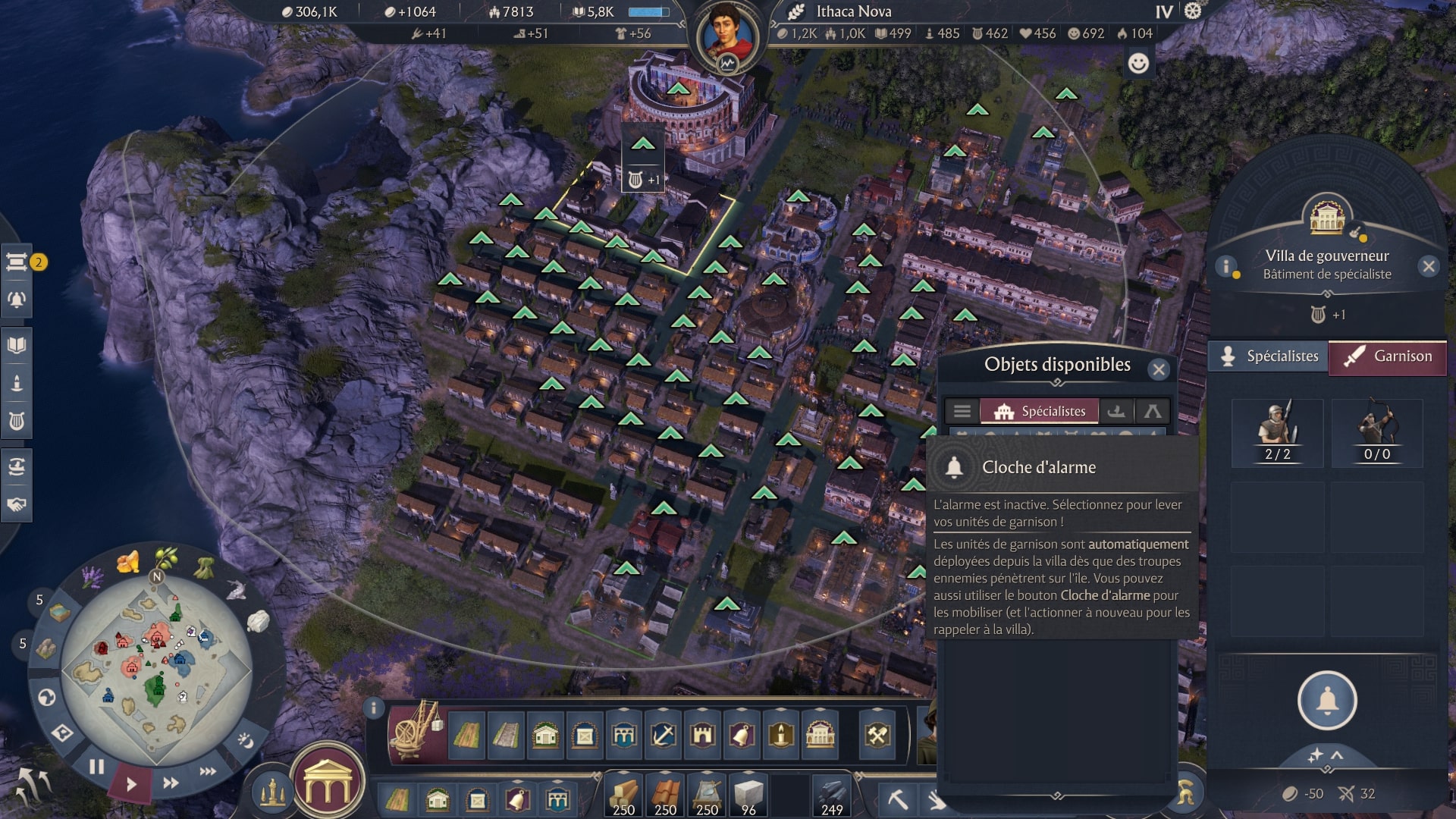
Task: Select the alarm bell icon in the left sidebar
Action: 17,300
